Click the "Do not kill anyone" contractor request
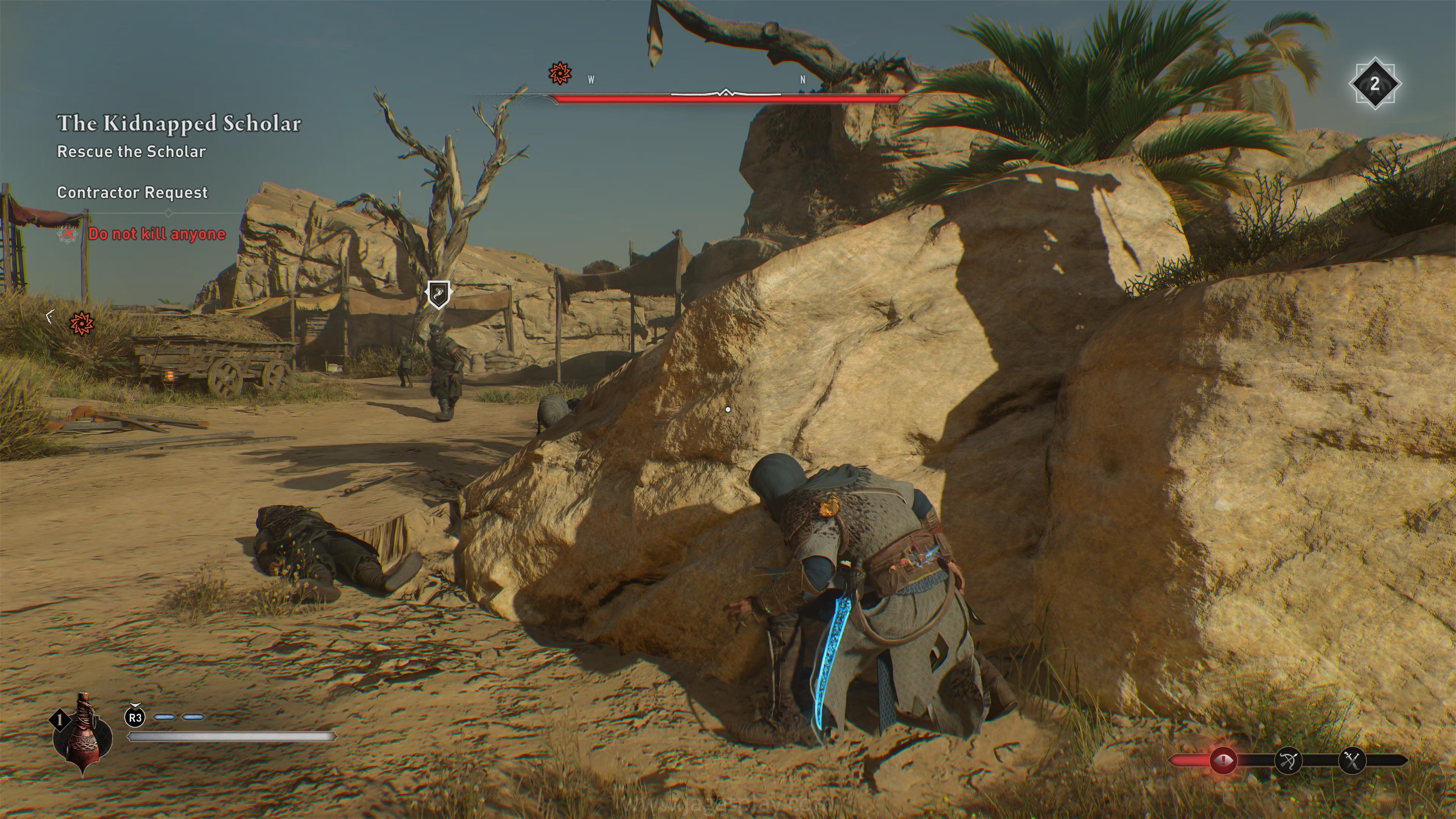This screenshot has width=1456, height=819. (157, 234)
